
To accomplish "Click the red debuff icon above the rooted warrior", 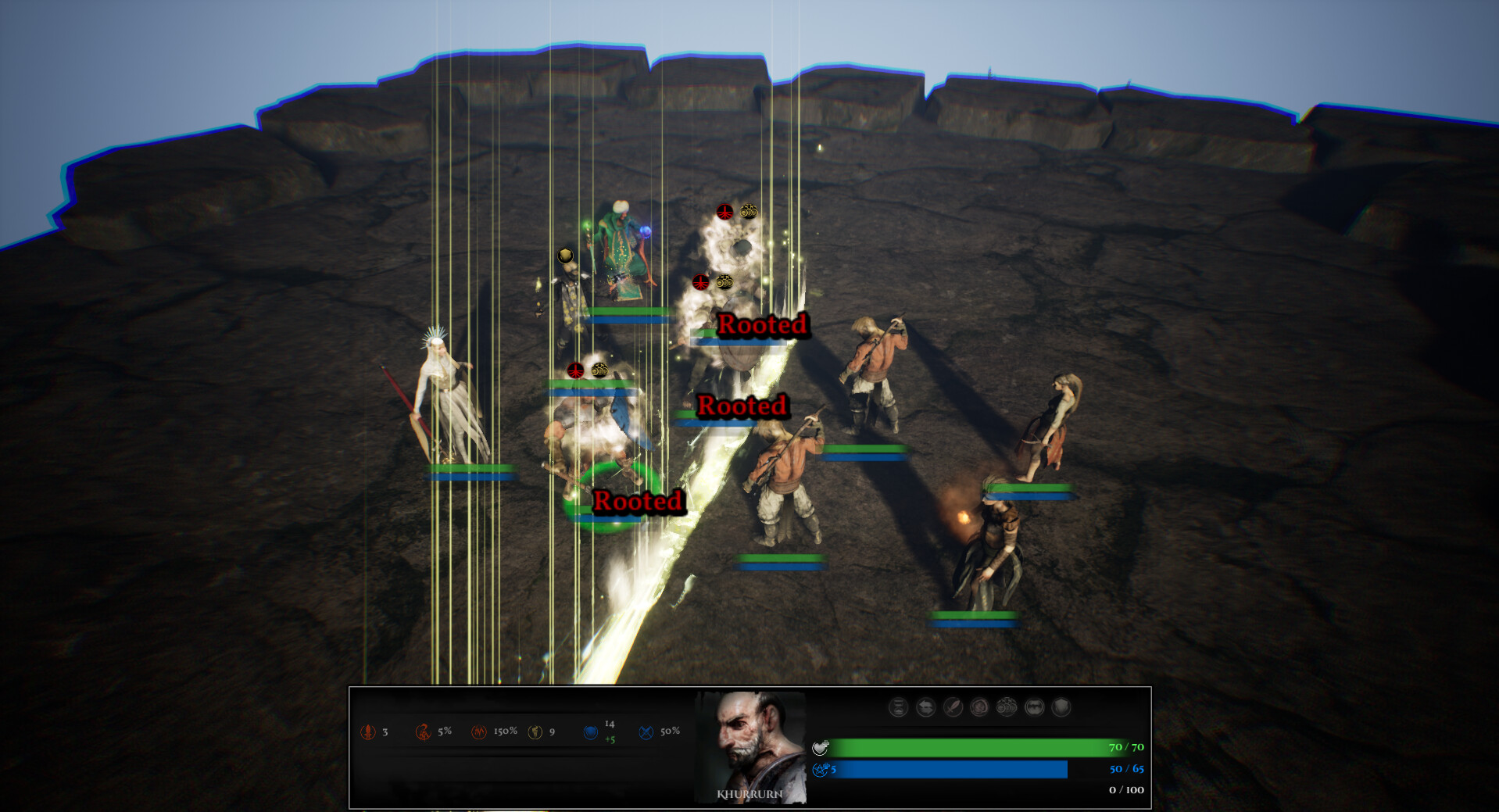I will pyautogui.click(x=699, y=281).
